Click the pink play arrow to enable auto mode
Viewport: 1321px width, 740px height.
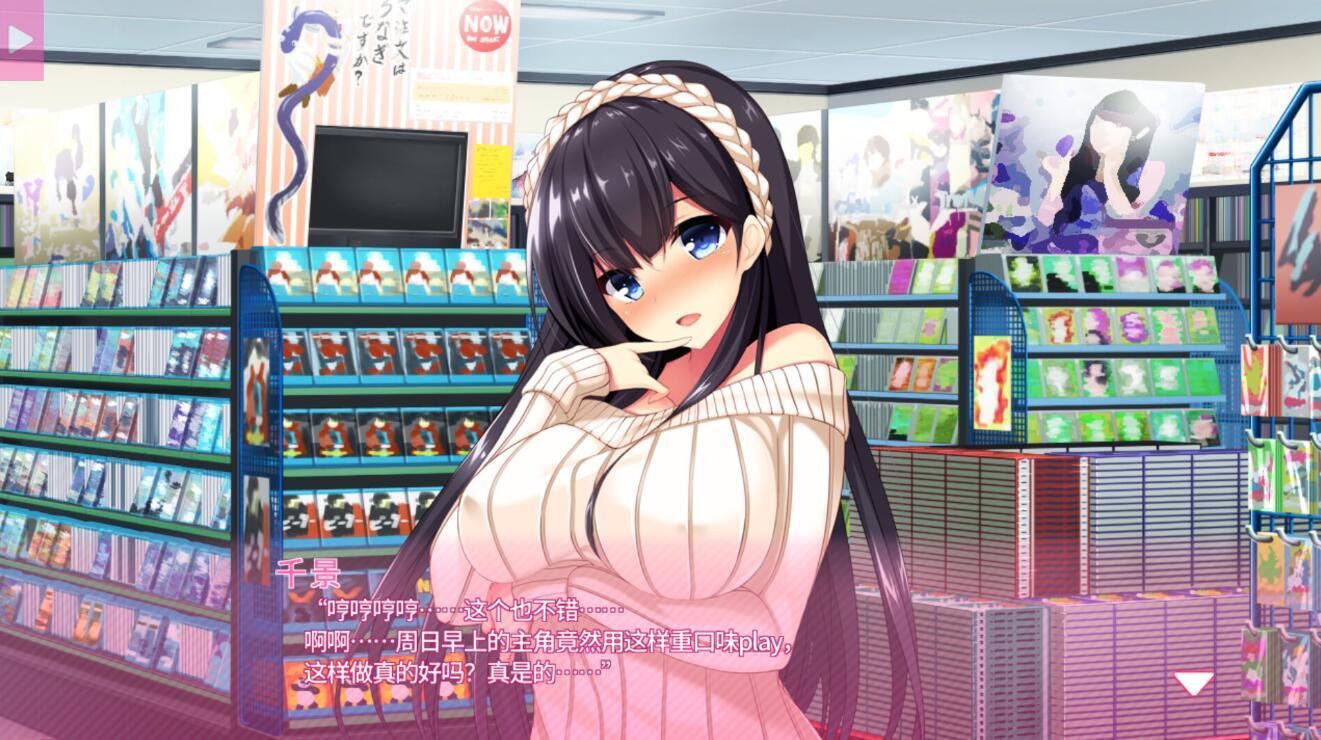(x=20, y=40)
